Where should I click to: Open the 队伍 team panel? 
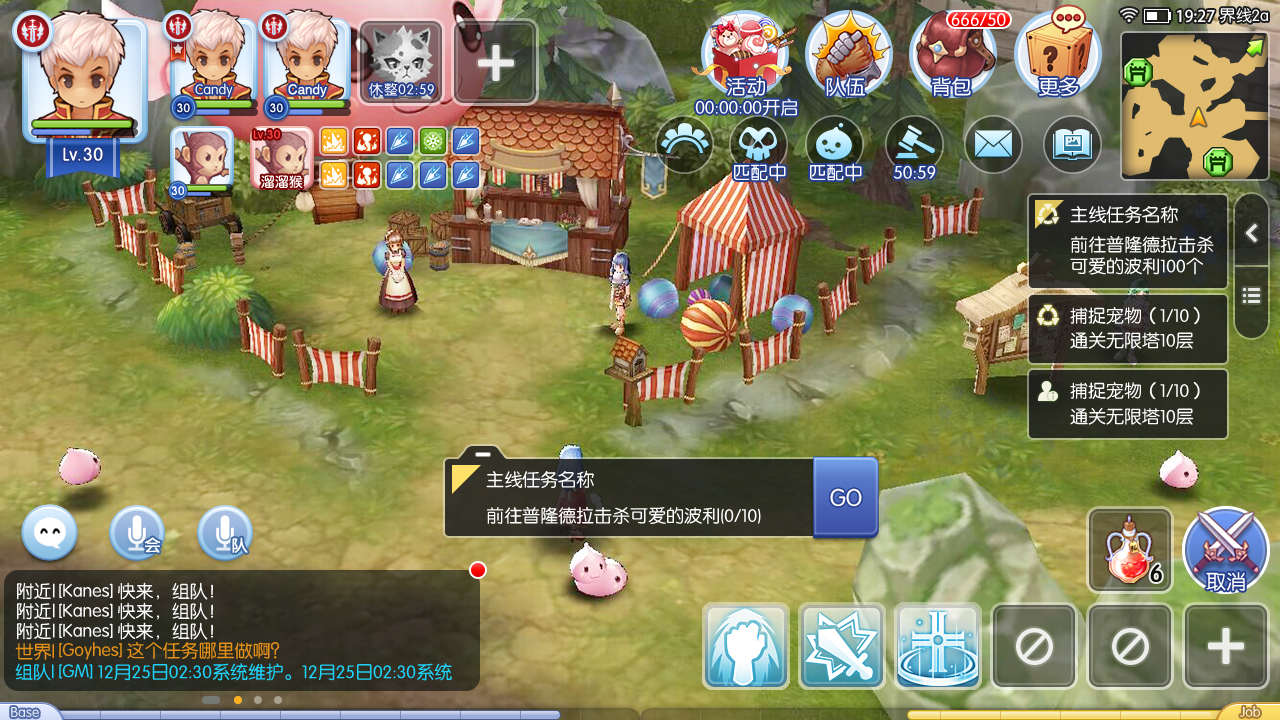coord(848,55)
